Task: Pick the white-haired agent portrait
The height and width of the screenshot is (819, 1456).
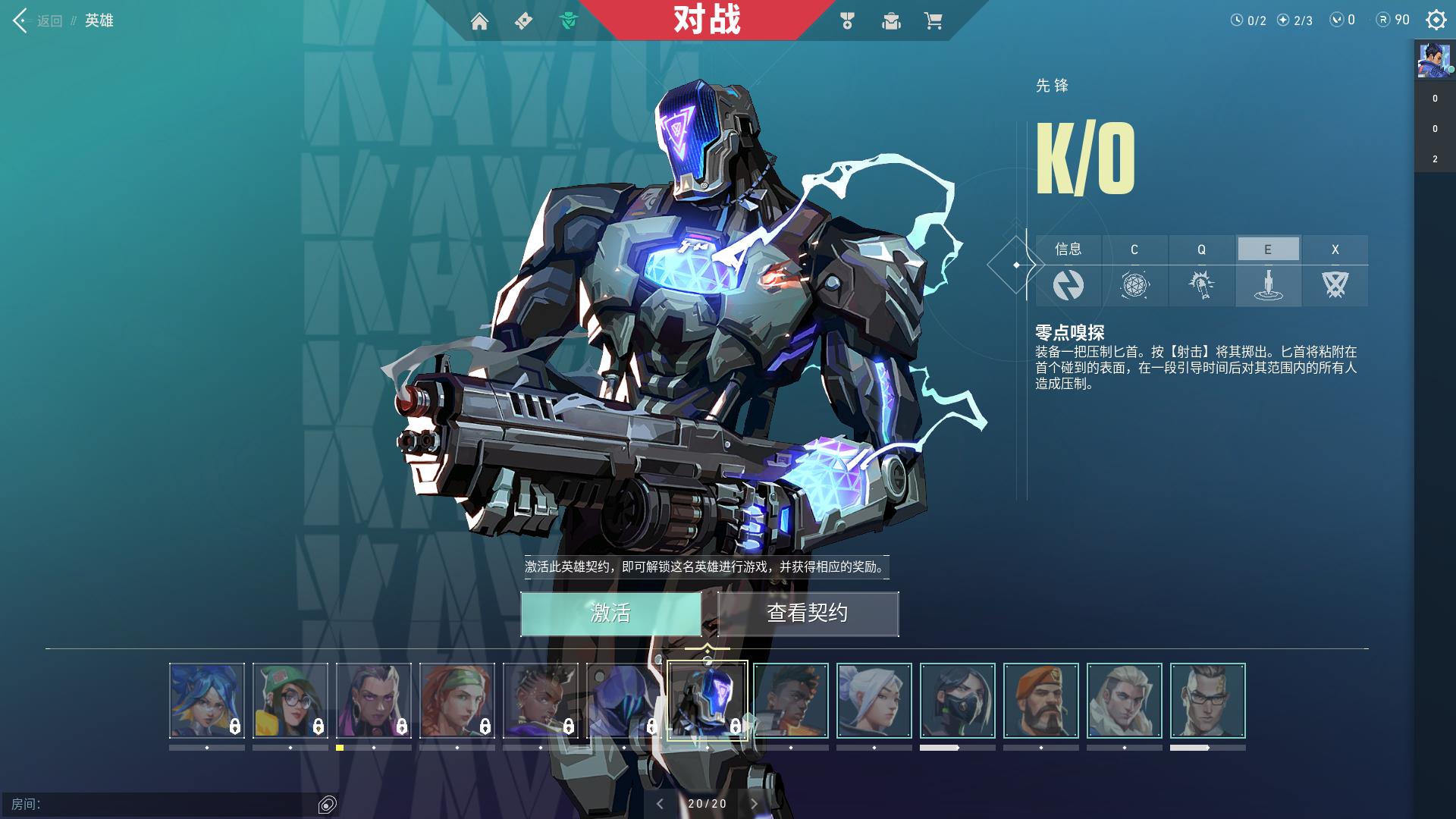Action: tap(874, 701)
